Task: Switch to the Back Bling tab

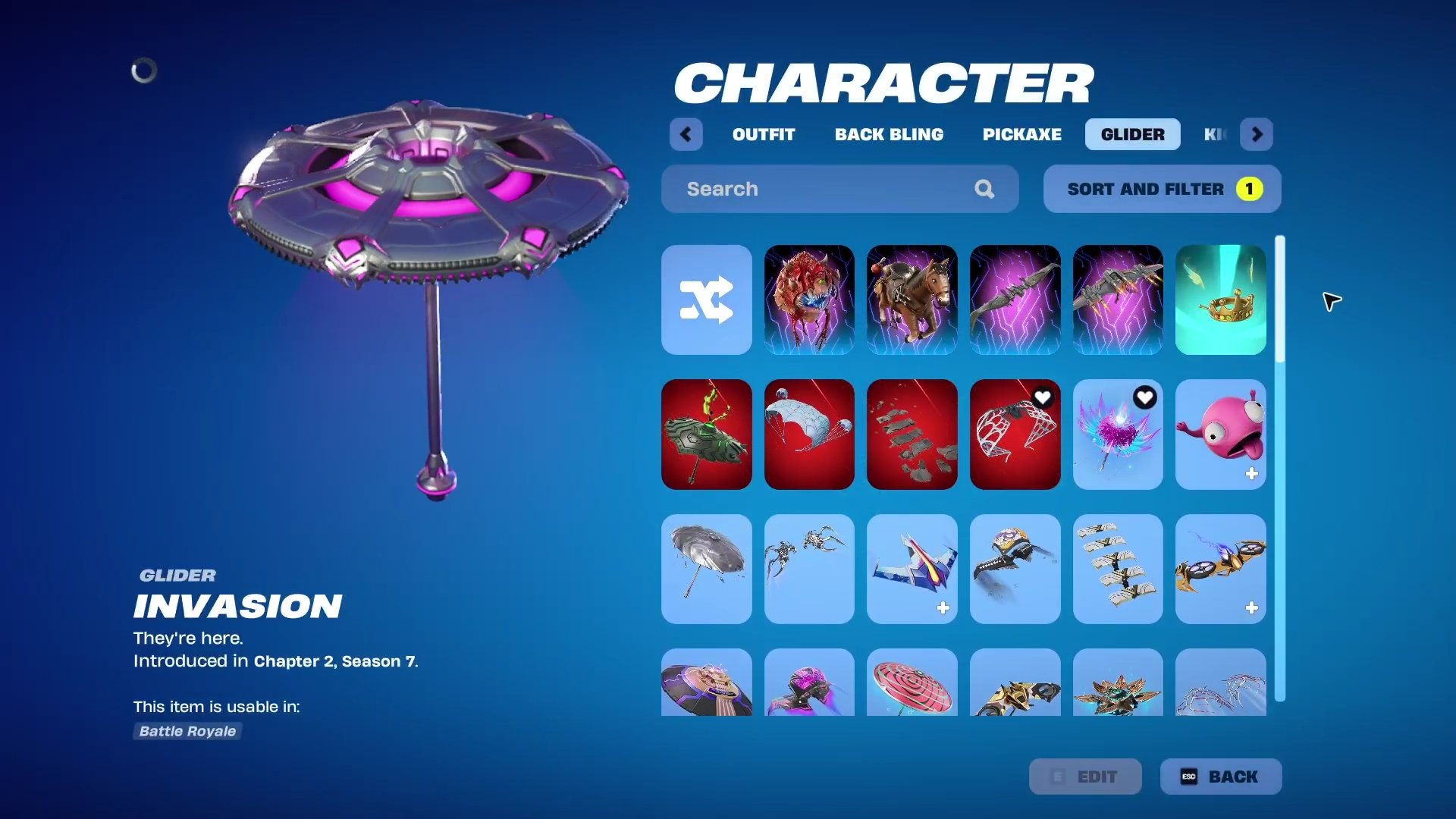Action: point(889,134)
